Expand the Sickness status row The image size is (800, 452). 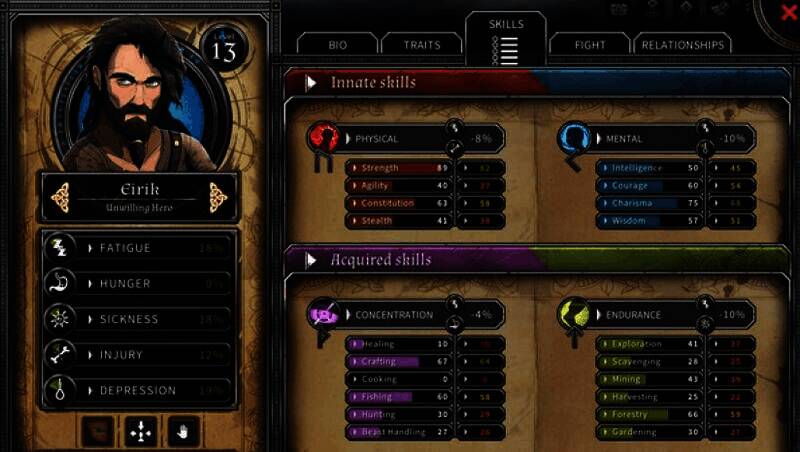coord(140,319)
